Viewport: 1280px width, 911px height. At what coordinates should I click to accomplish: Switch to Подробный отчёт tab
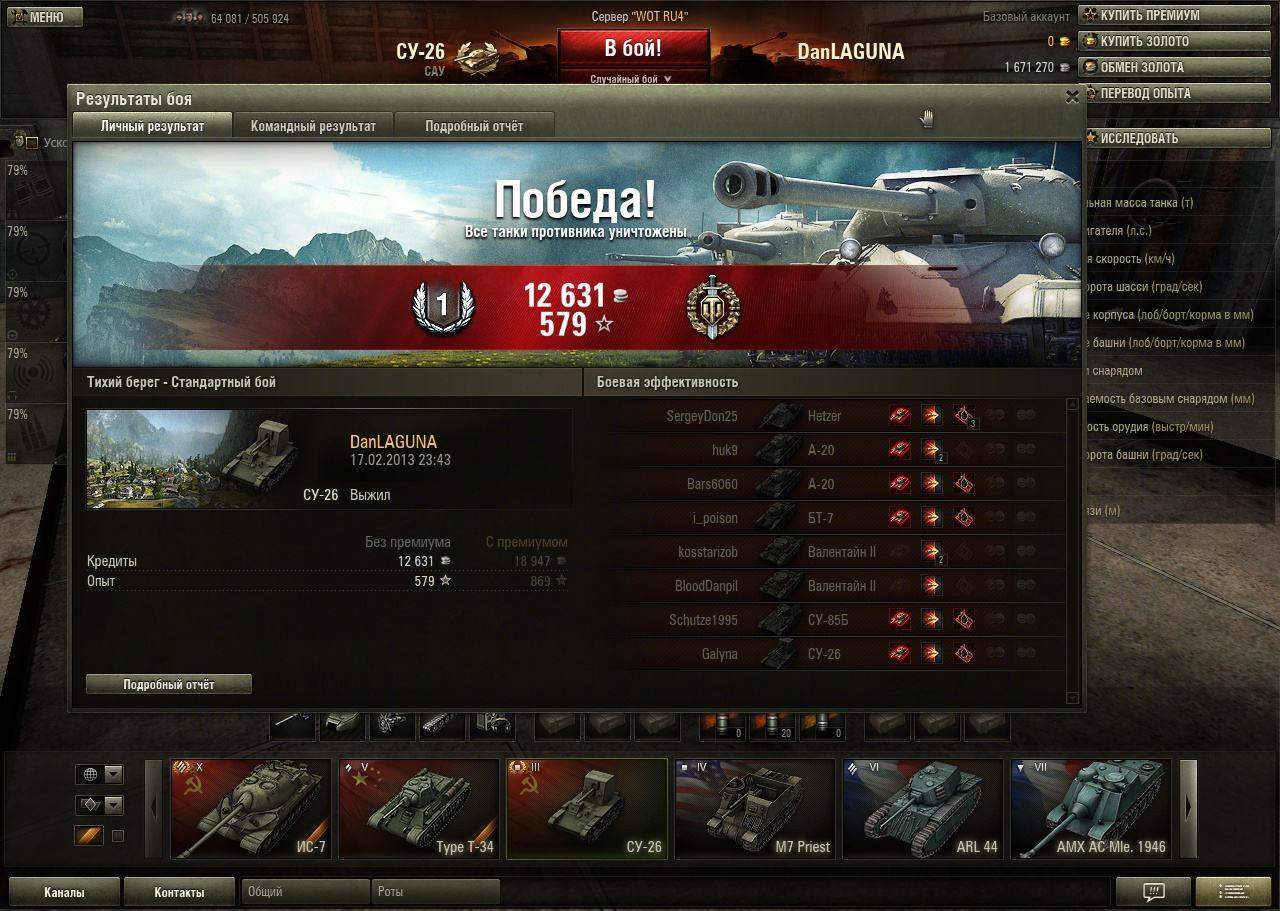[474, 126]
